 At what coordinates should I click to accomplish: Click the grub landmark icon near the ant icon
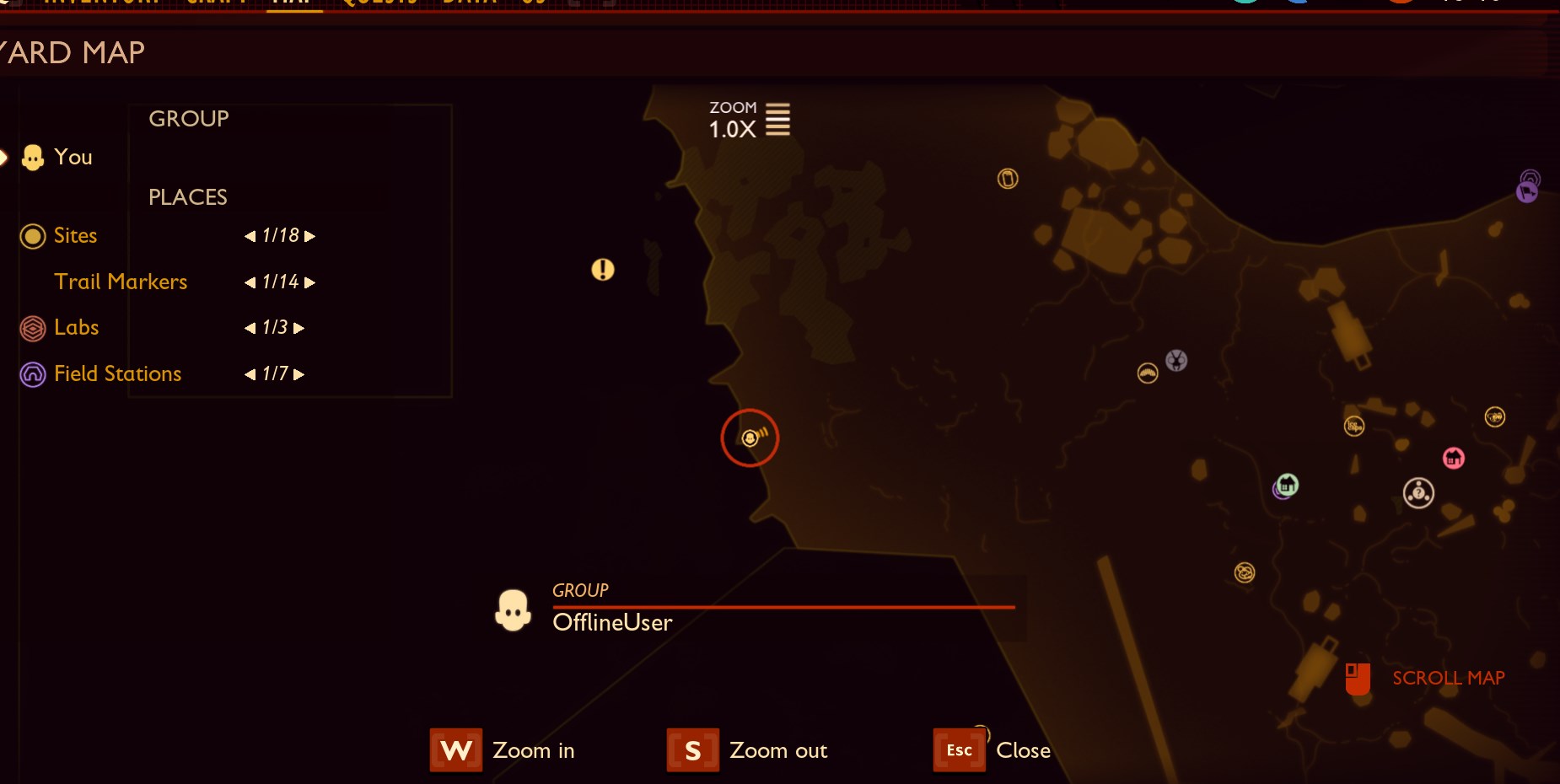(1147, 373)
